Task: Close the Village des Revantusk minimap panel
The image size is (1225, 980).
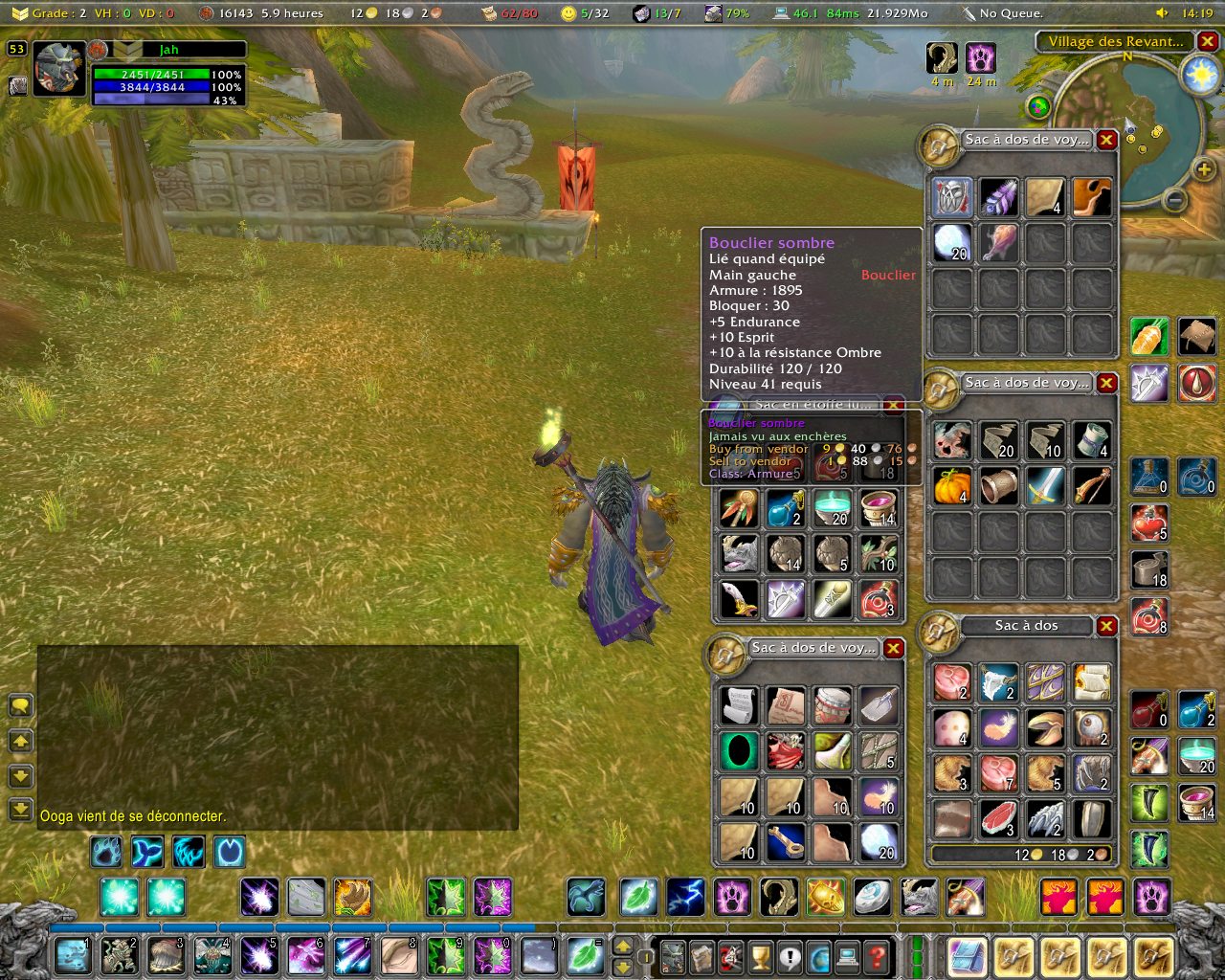Action: coord(1208,41)
